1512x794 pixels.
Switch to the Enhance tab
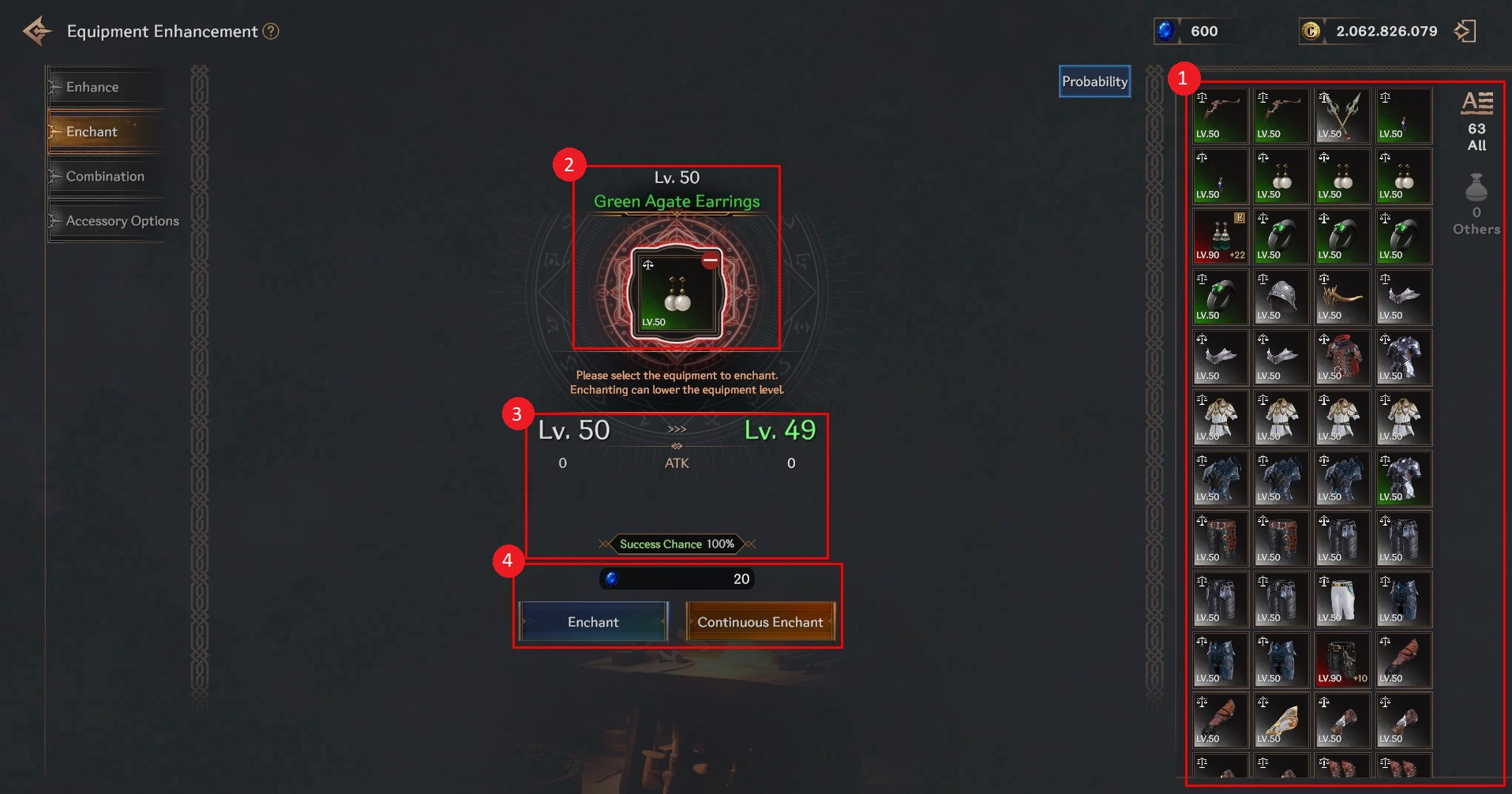click(92, 87)
